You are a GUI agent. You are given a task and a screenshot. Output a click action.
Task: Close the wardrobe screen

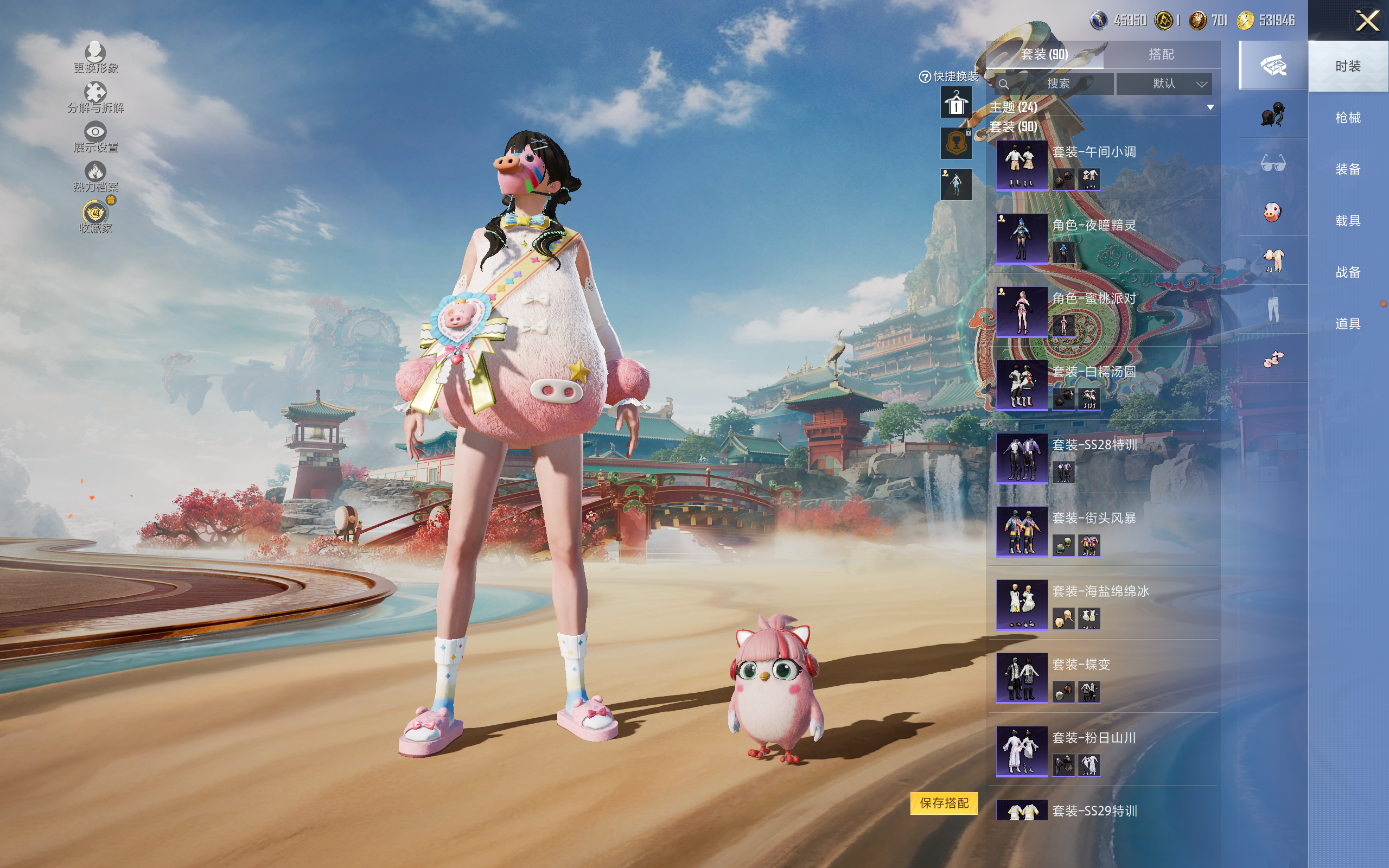click(1367, 21)
